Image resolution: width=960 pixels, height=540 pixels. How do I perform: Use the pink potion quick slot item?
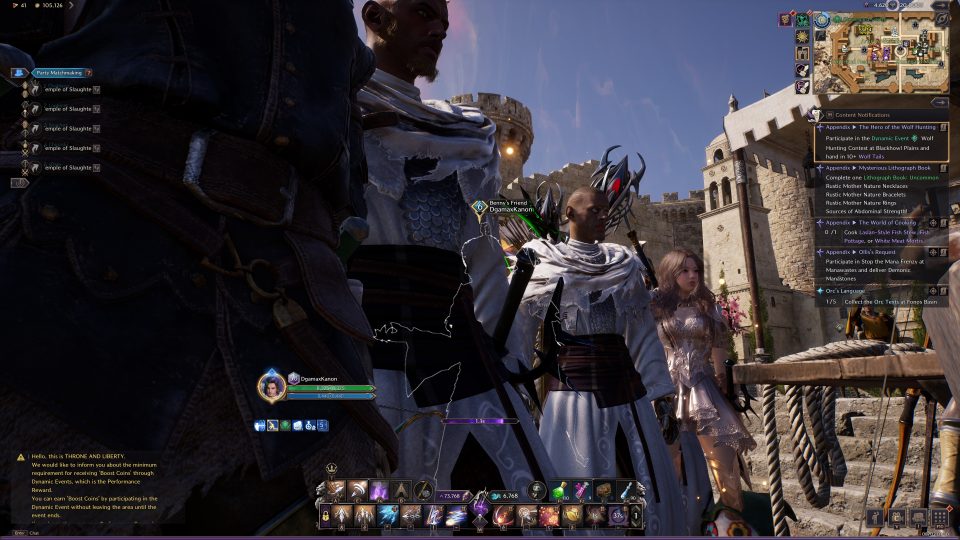583,491
